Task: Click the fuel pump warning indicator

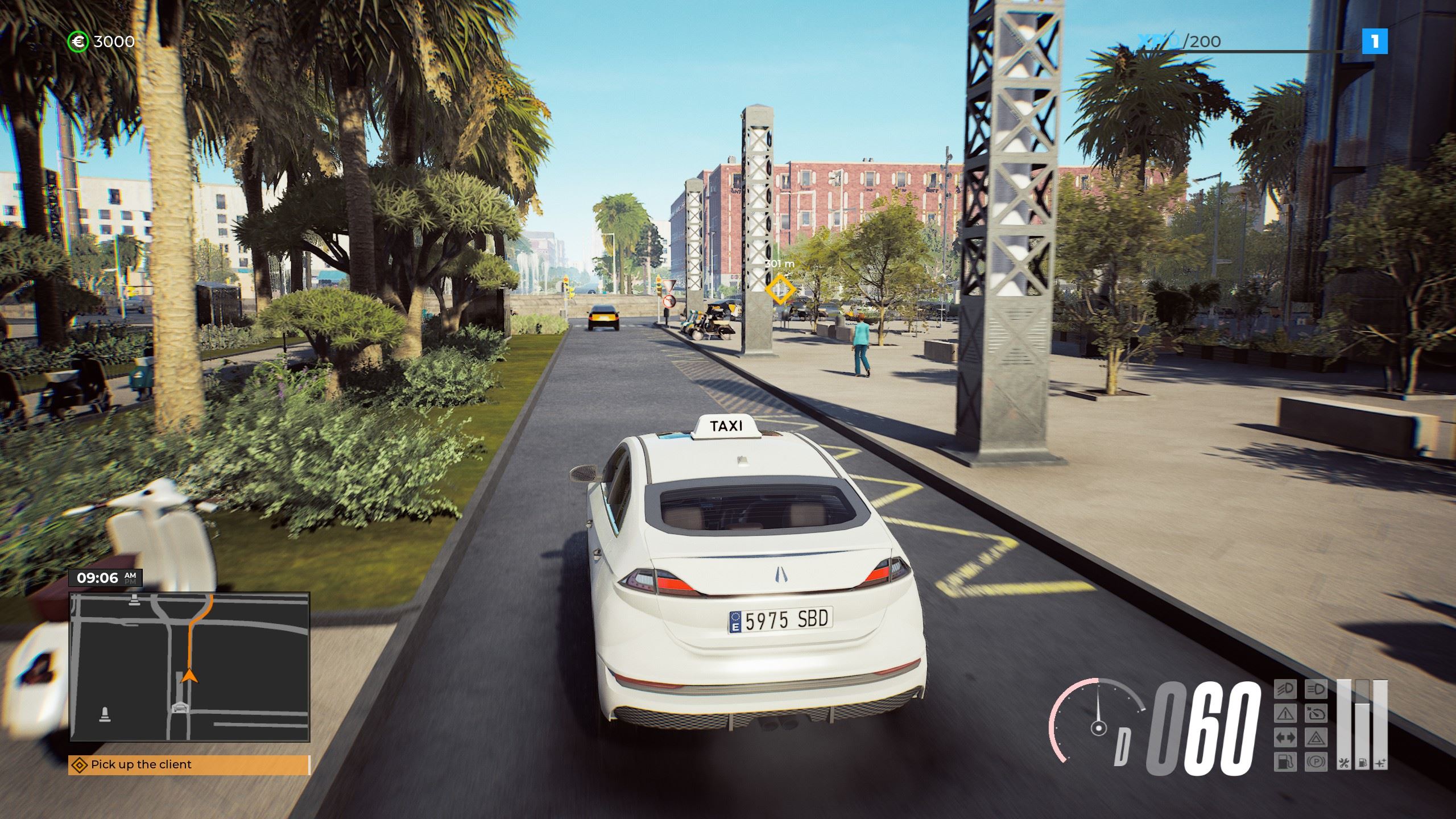Action: (x=1285, y=761)
